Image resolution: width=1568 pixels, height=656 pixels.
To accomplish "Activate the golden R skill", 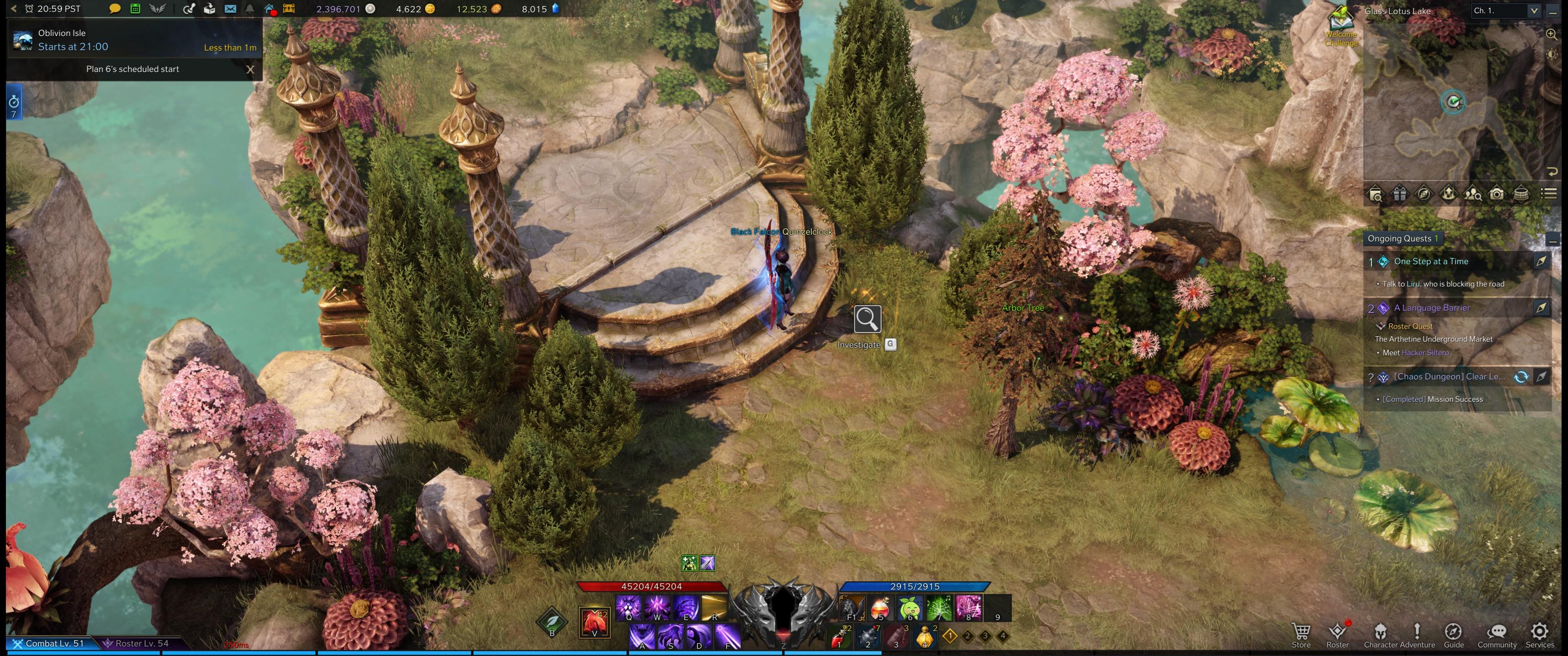I will (714, 608).
